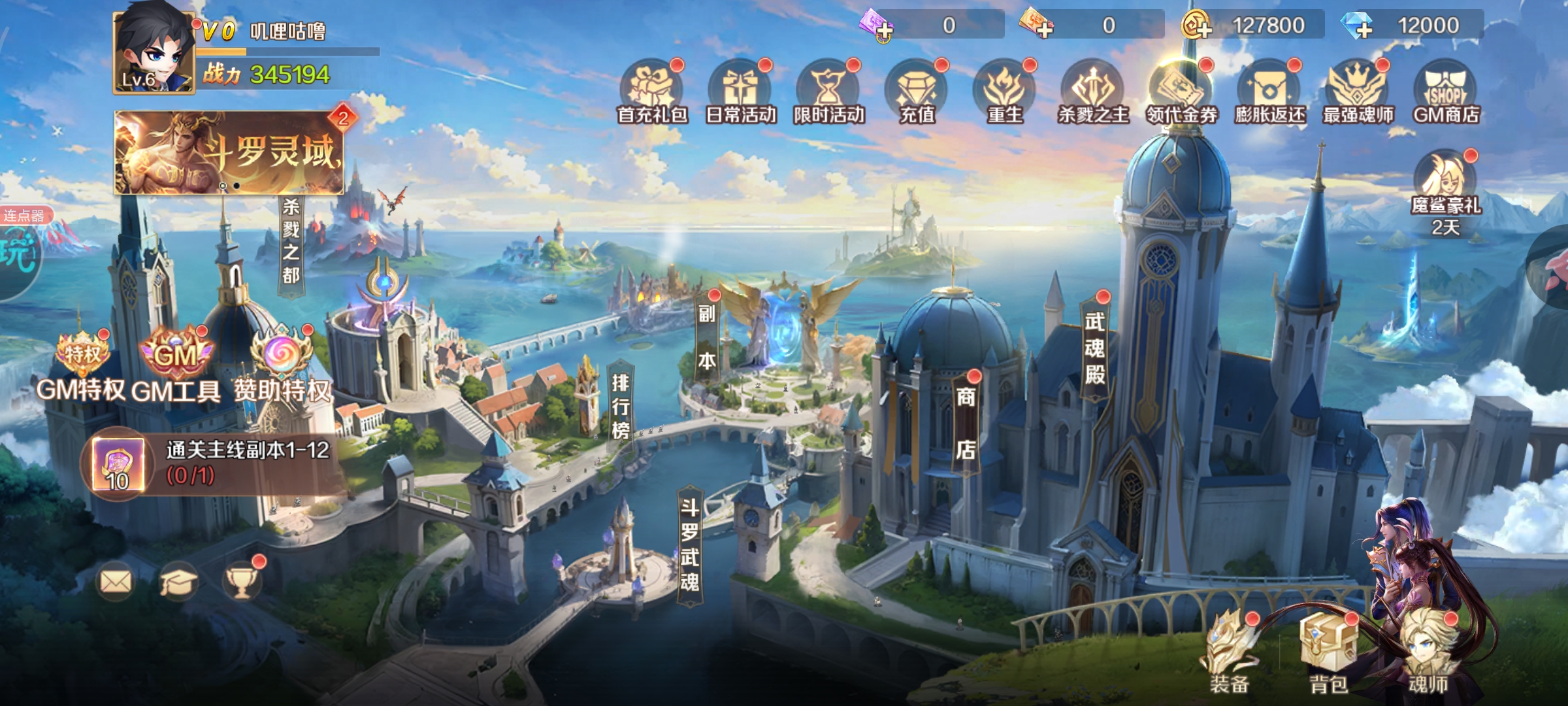1568x706 pixels.
Task: Claim vouchers via 领代金券 icon
Action: click(x=1181, y=92)
